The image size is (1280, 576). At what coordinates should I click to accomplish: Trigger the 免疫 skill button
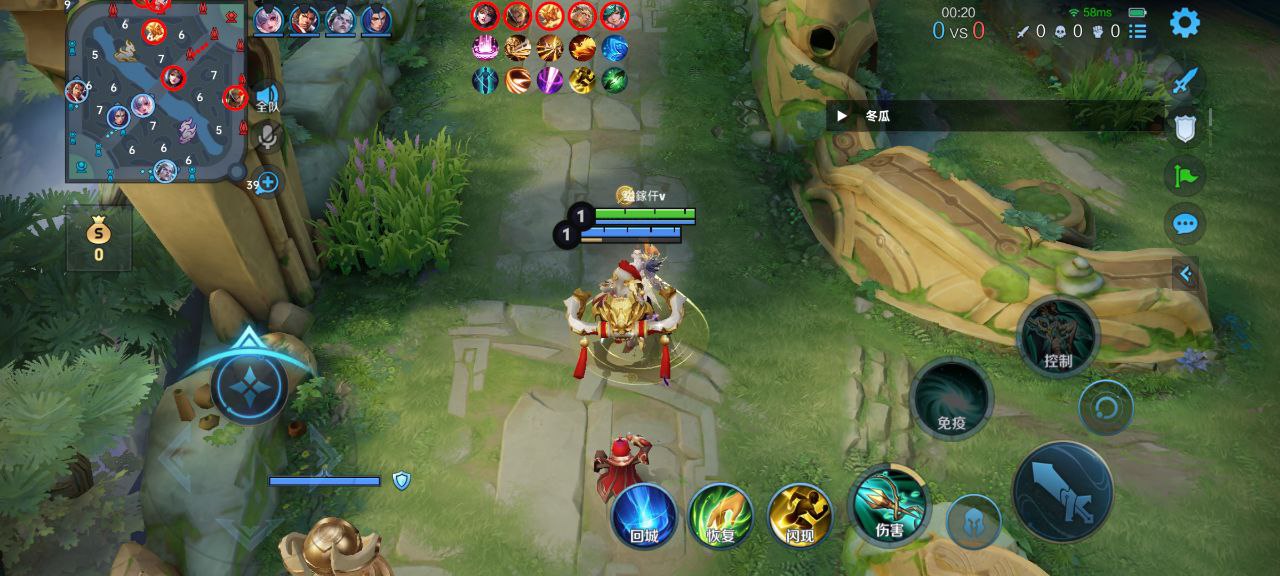coord(951,399)
